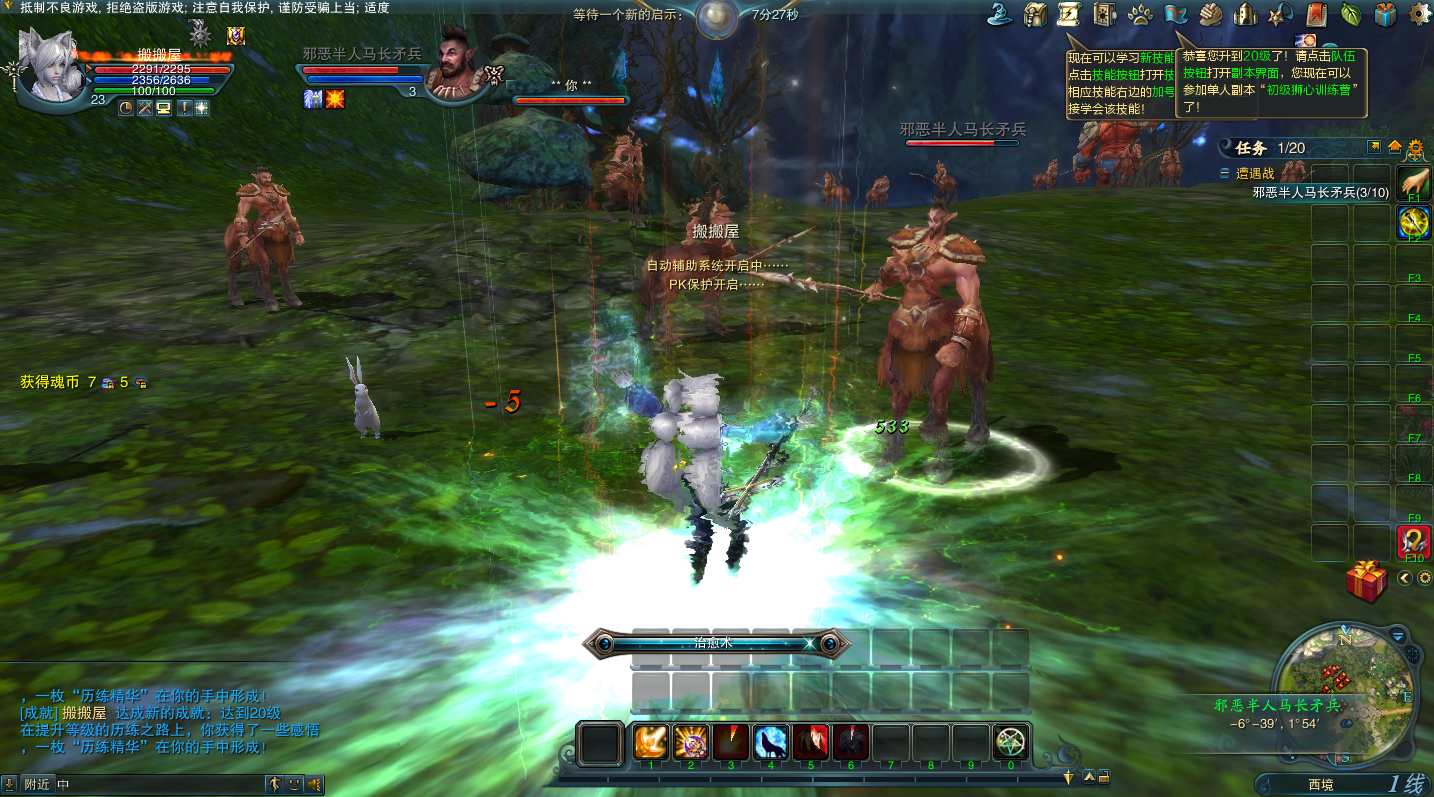Toggle the hotbar lock icon
1434x797 pixels.
tap(1103, 776)
